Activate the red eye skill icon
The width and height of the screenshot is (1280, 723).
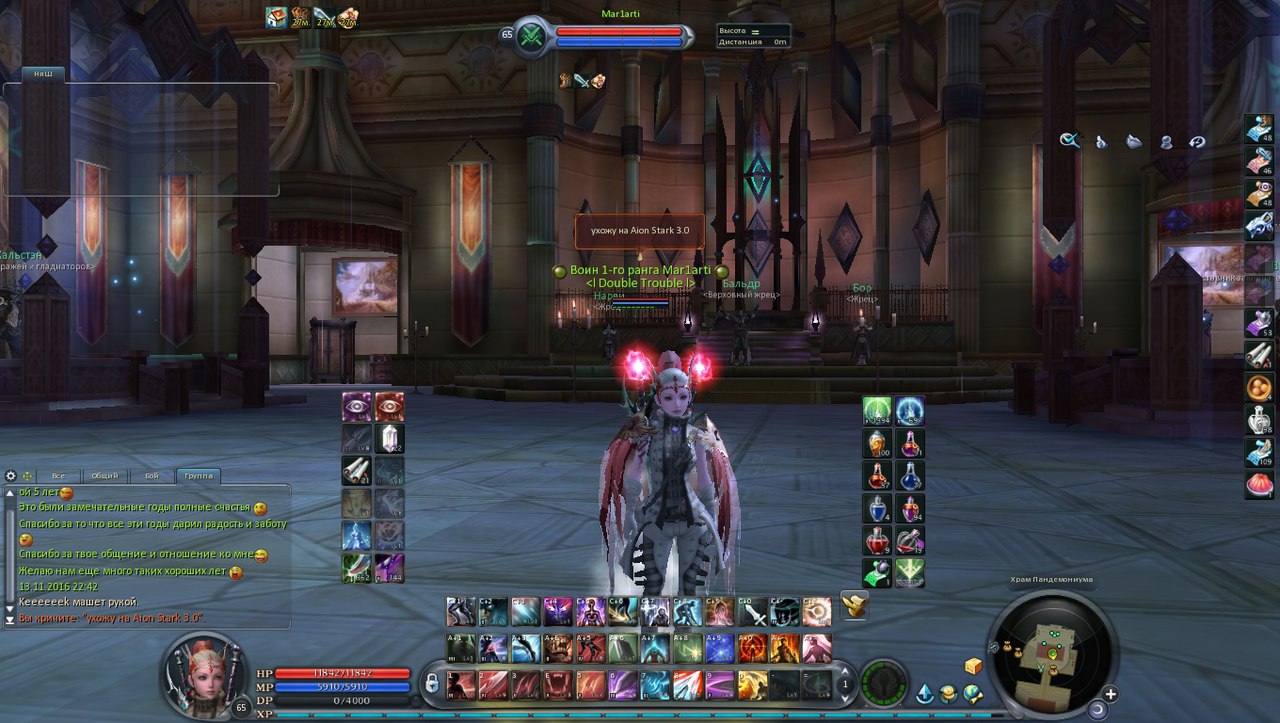(390, 406)
